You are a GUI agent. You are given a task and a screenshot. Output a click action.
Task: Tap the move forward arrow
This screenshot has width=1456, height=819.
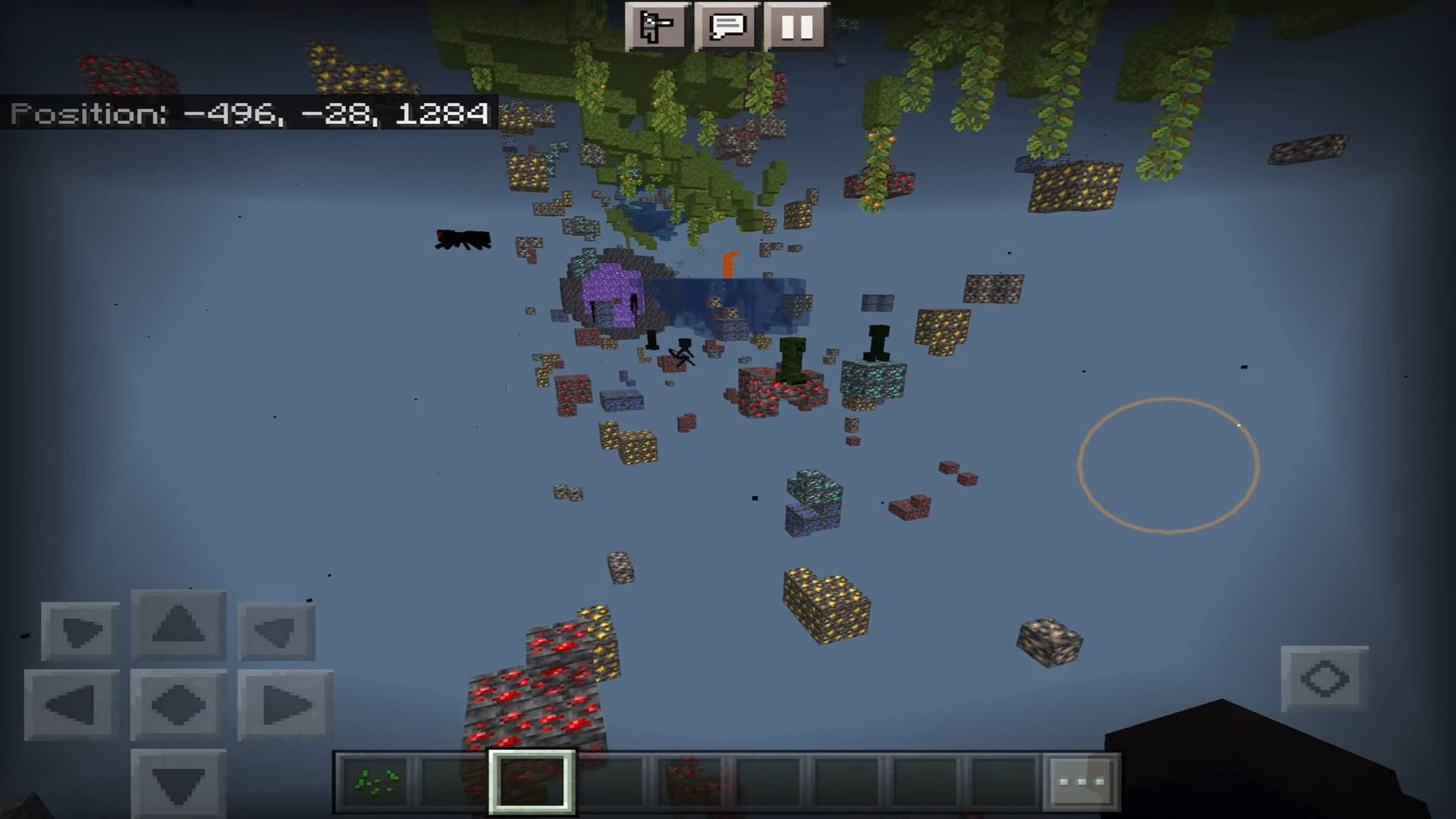click(179, 626)
